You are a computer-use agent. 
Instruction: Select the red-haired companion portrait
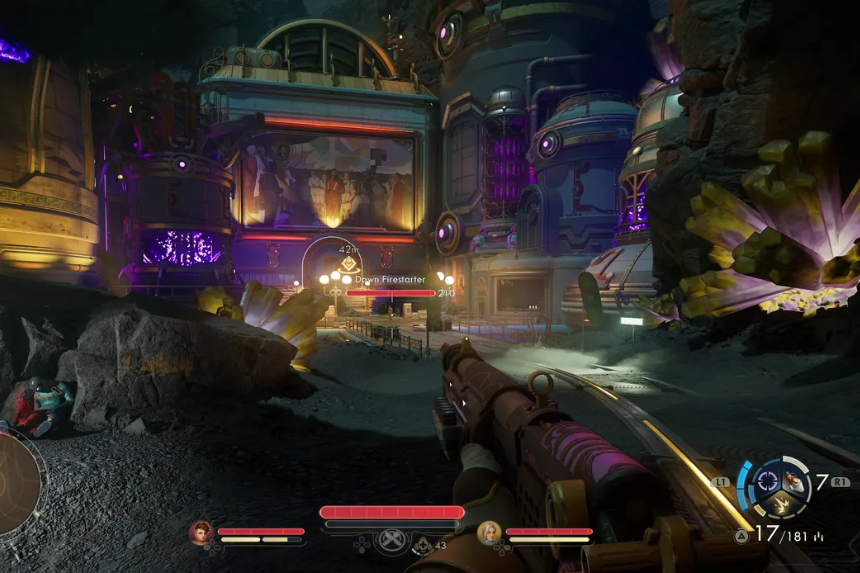pos(201,532)
